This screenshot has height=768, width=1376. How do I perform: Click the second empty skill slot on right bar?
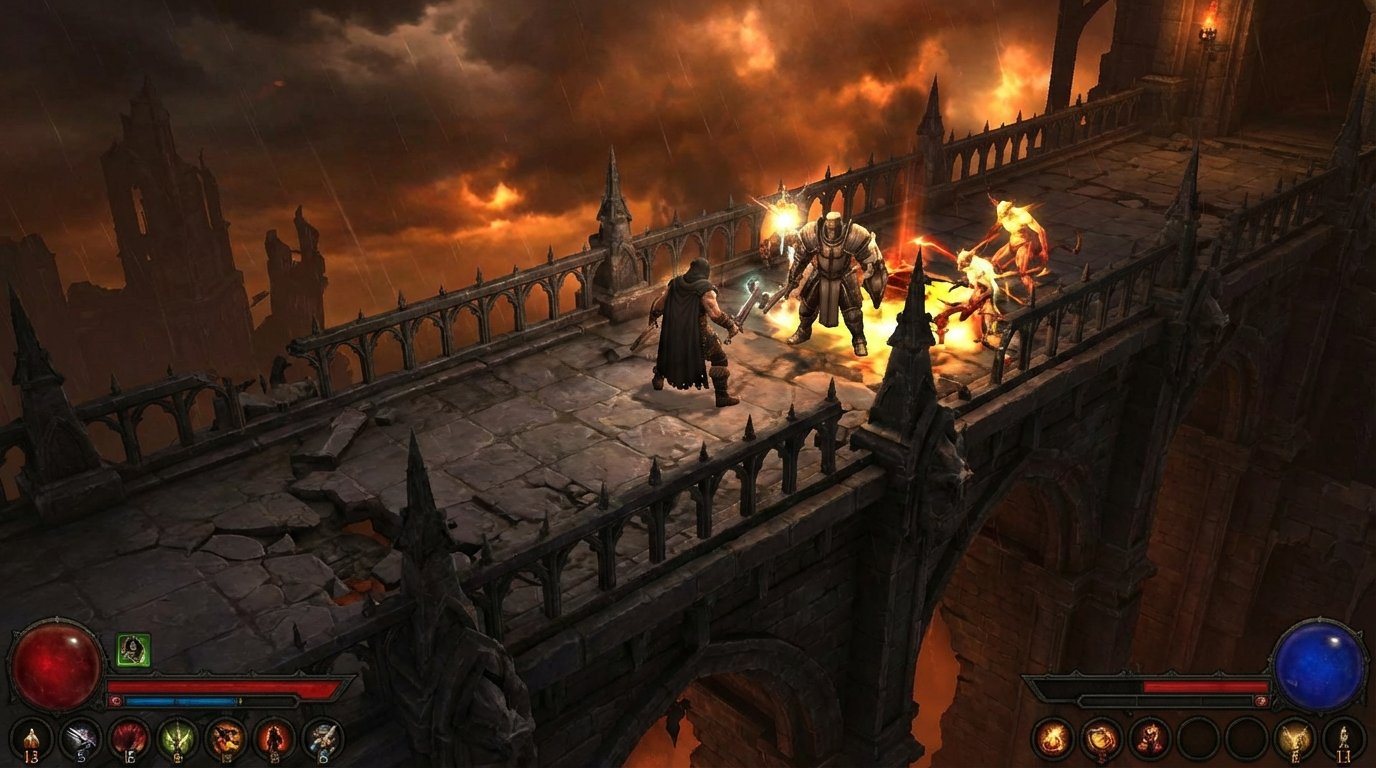tap(1247, 737)
